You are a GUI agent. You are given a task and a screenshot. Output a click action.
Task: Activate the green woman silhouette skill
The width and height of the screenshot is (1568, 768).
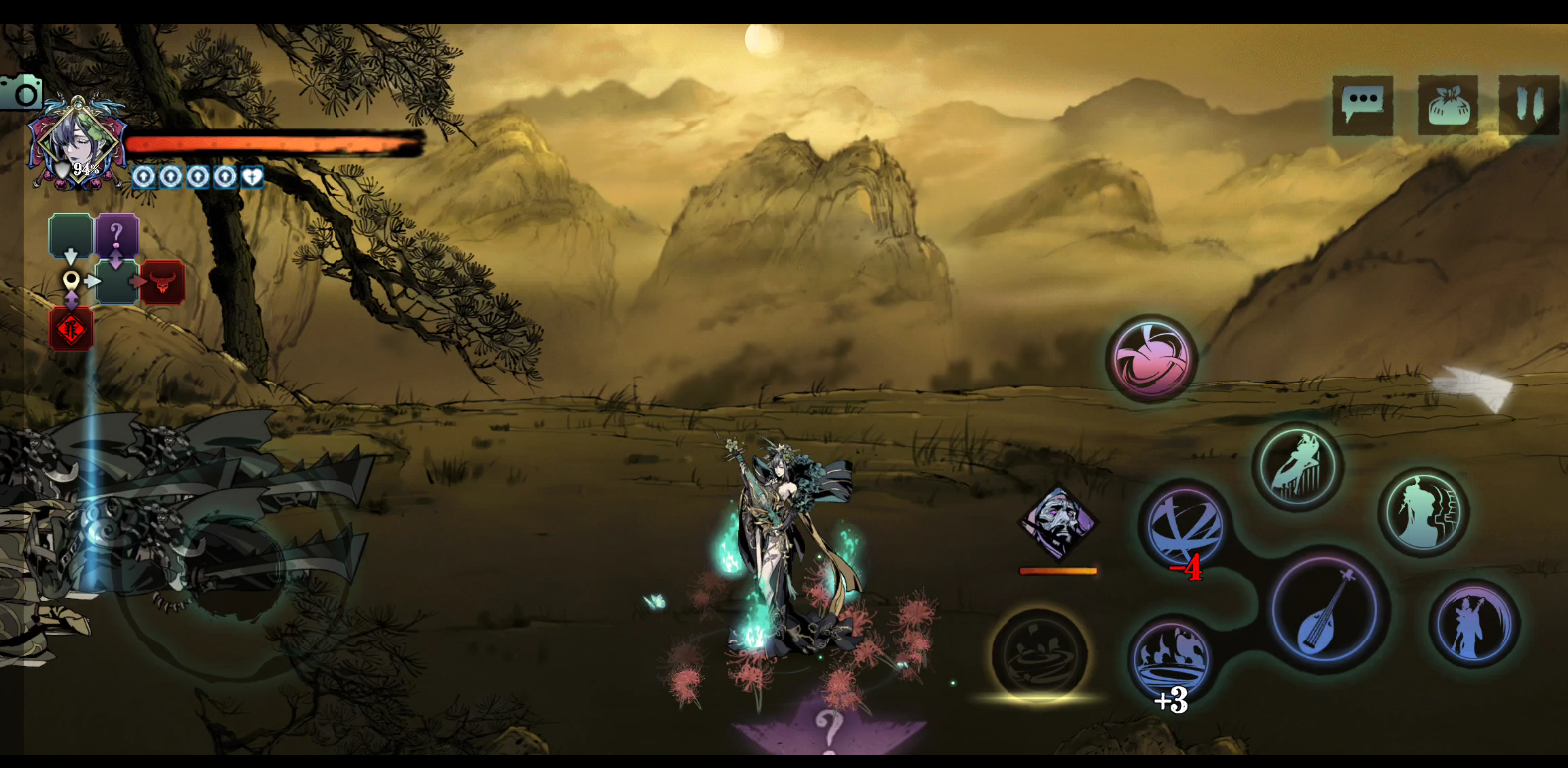click(1424, 512)
